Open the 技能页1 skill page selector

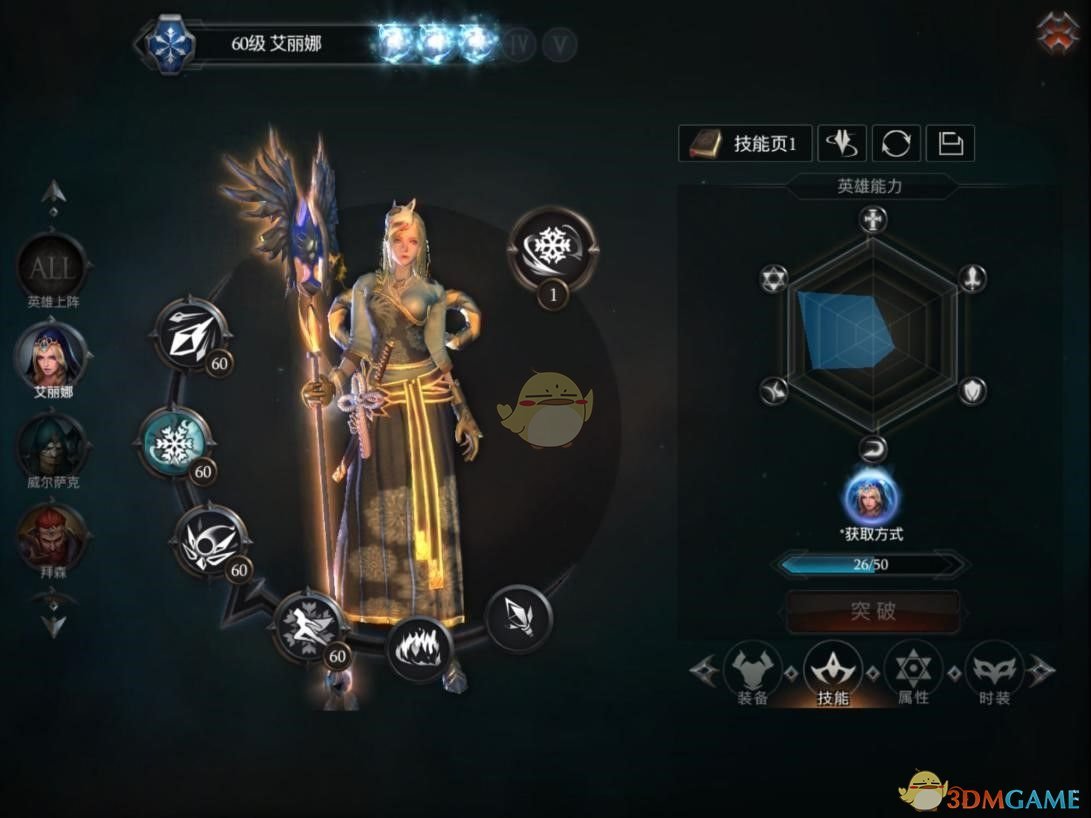tap(745, 144)
